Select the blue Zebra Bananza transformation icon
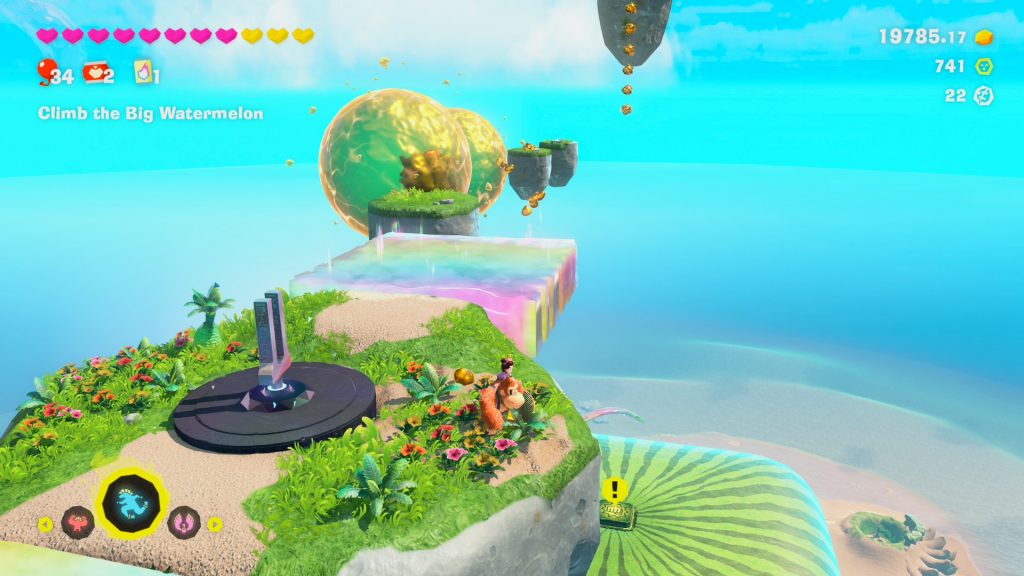The image size is (1024, 576). click(128, 496)
